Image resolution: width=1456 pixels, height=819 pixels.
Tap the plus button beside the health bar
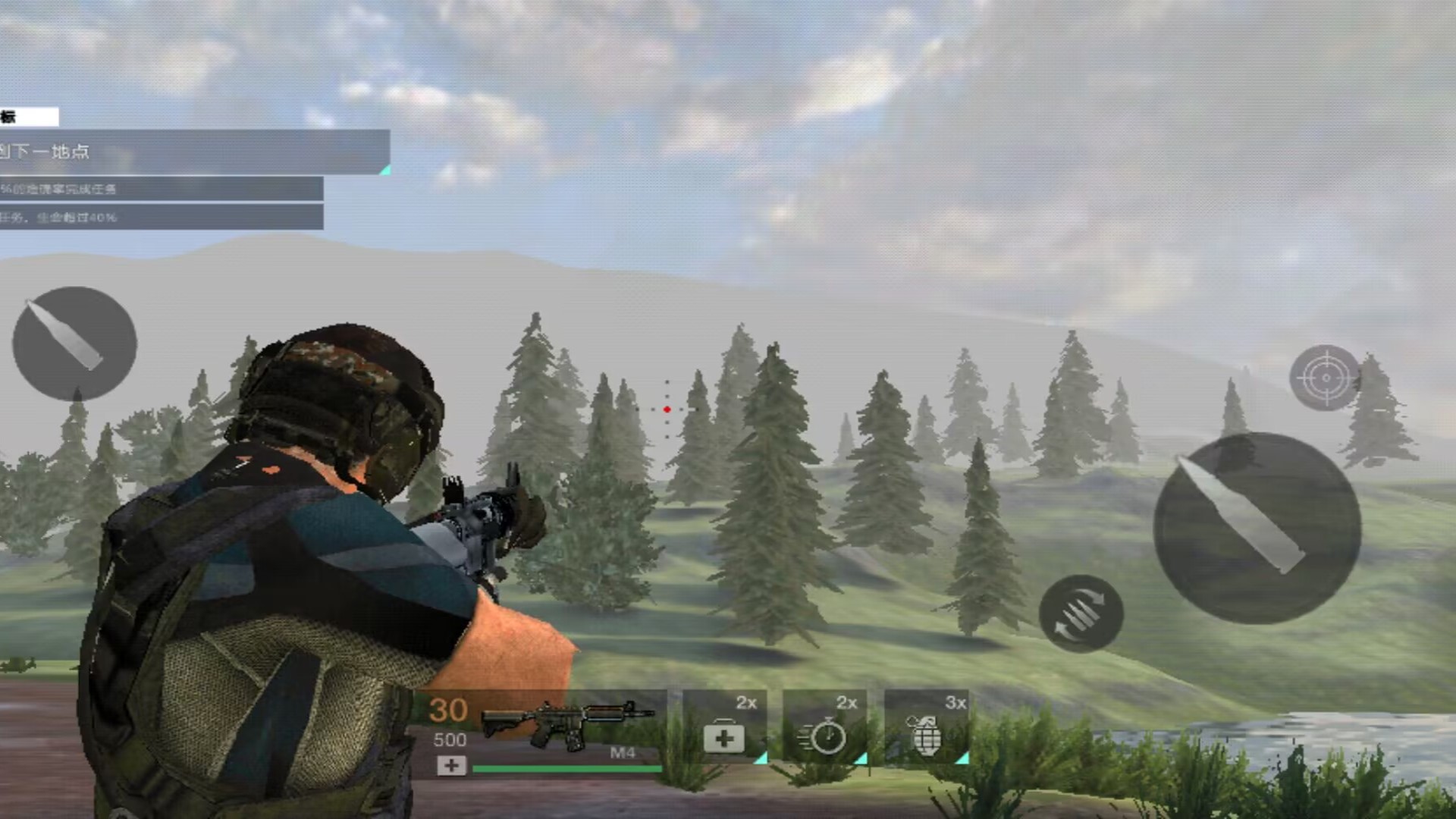pos(451,766)
